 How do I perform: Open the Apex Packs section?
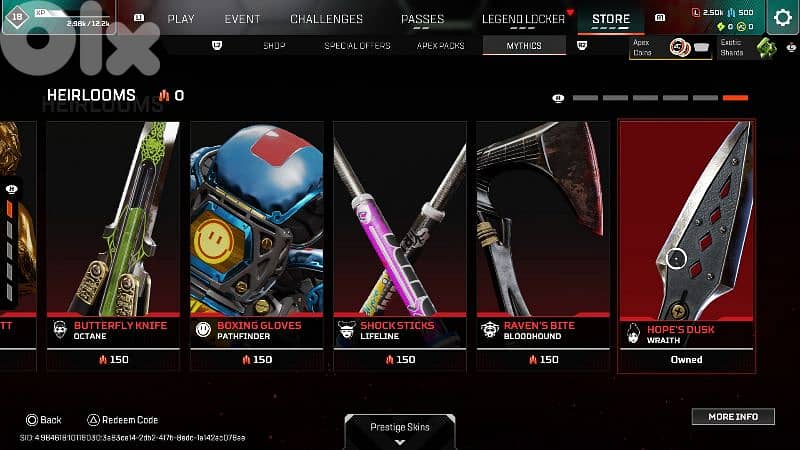point(440,46)
